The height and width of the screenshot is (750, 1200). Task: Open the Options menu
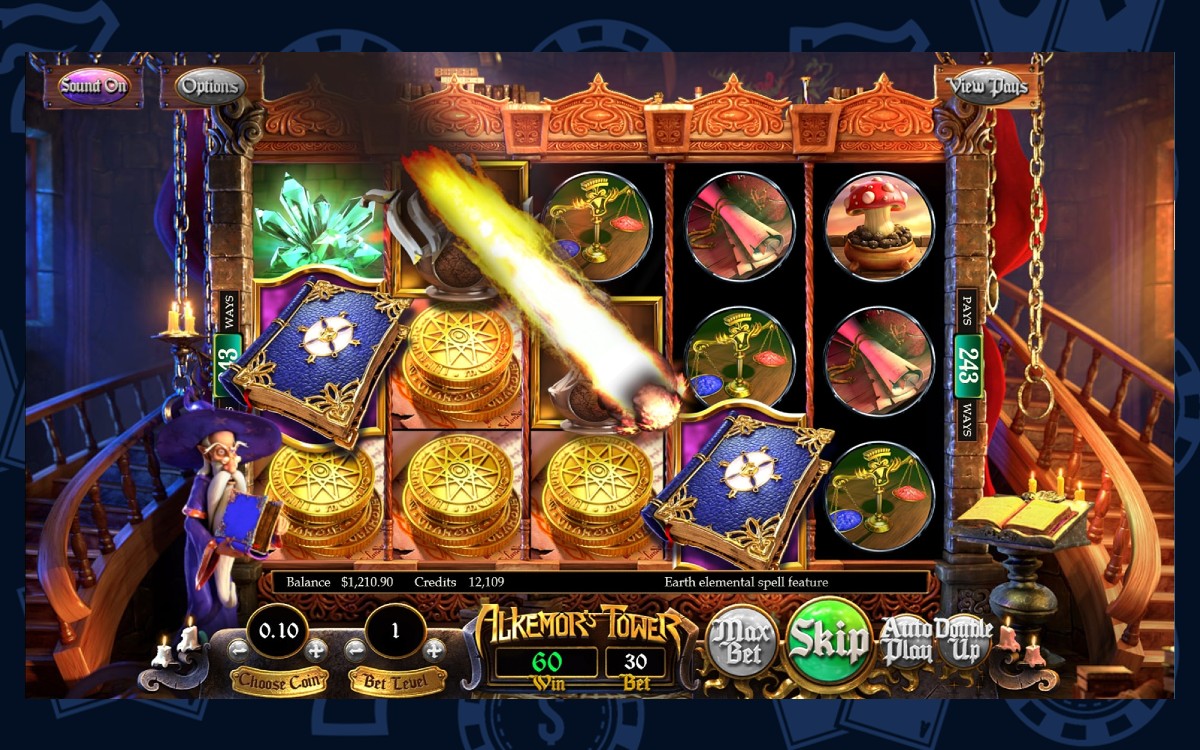(210, 86)
